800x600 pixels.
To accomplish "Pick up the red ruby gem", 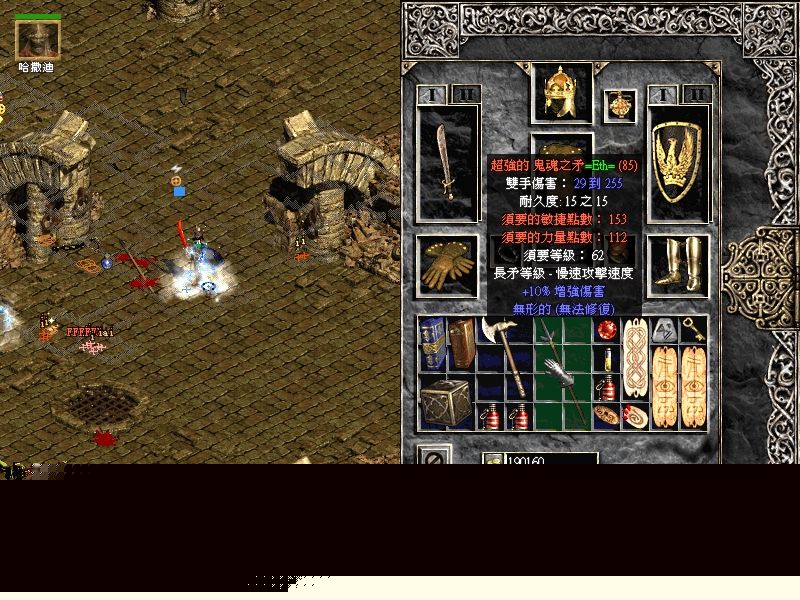I will coord(606,330).
